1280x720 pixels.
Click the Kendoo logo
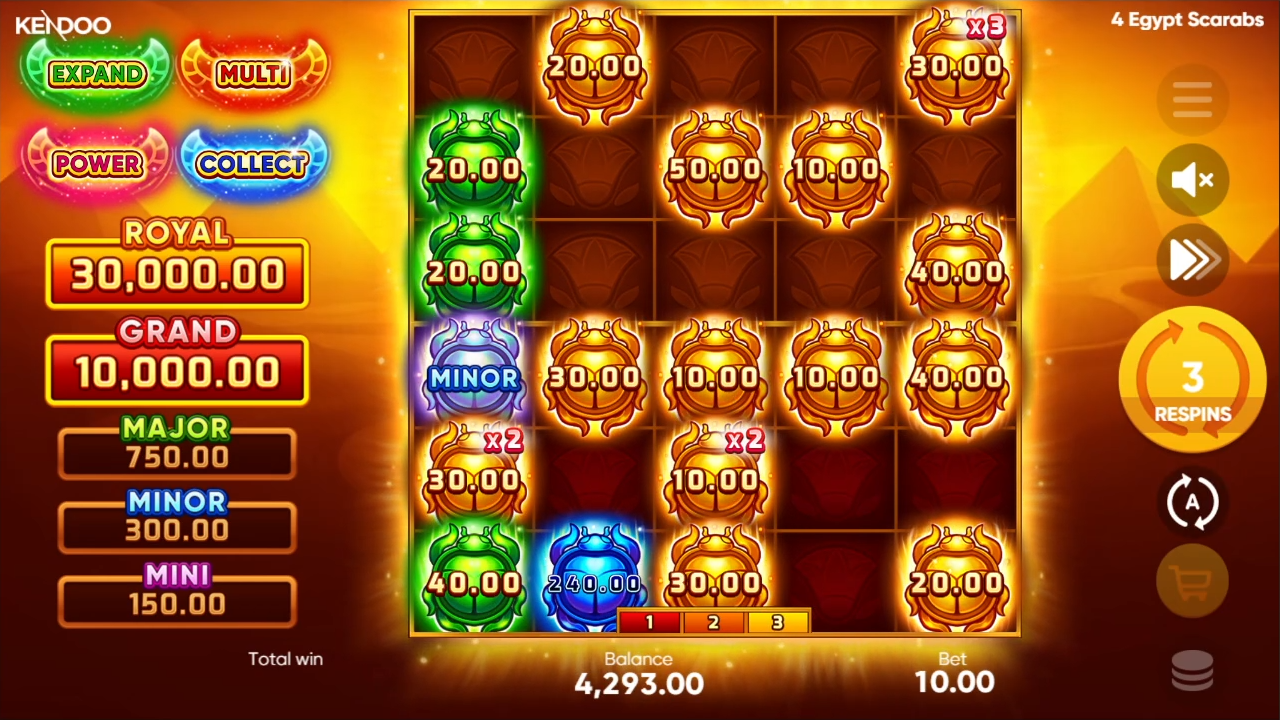point(63,25)
